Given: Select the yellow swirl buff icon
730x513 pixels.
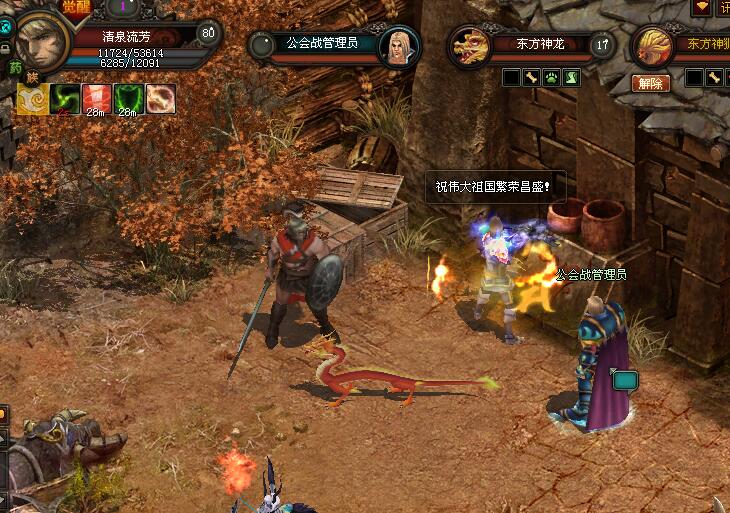Looking at the screenshot, I should click(x=33, y=98).
